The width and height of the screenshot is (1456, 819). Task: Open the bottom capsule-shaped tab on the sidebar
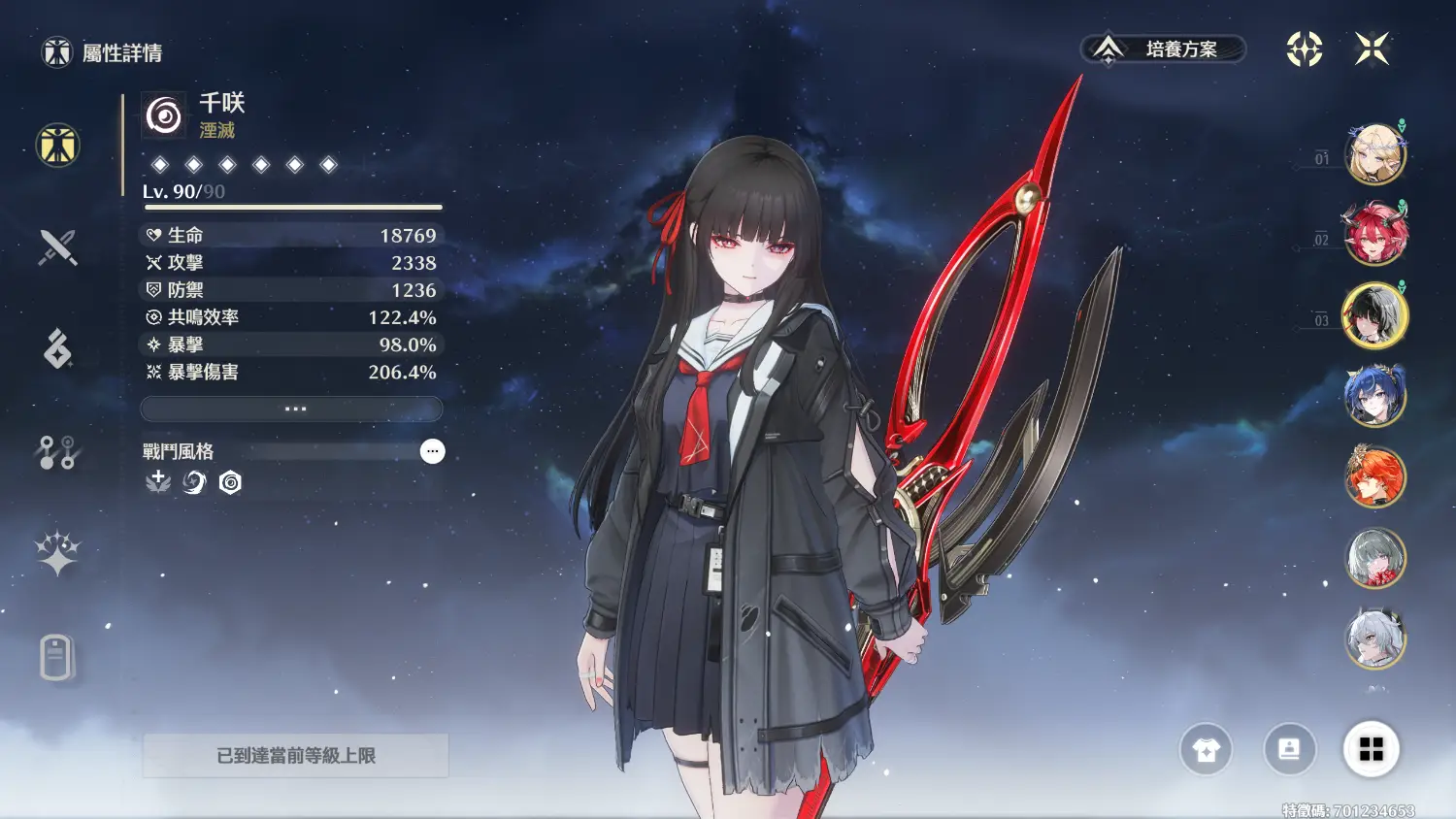point(57,657)
